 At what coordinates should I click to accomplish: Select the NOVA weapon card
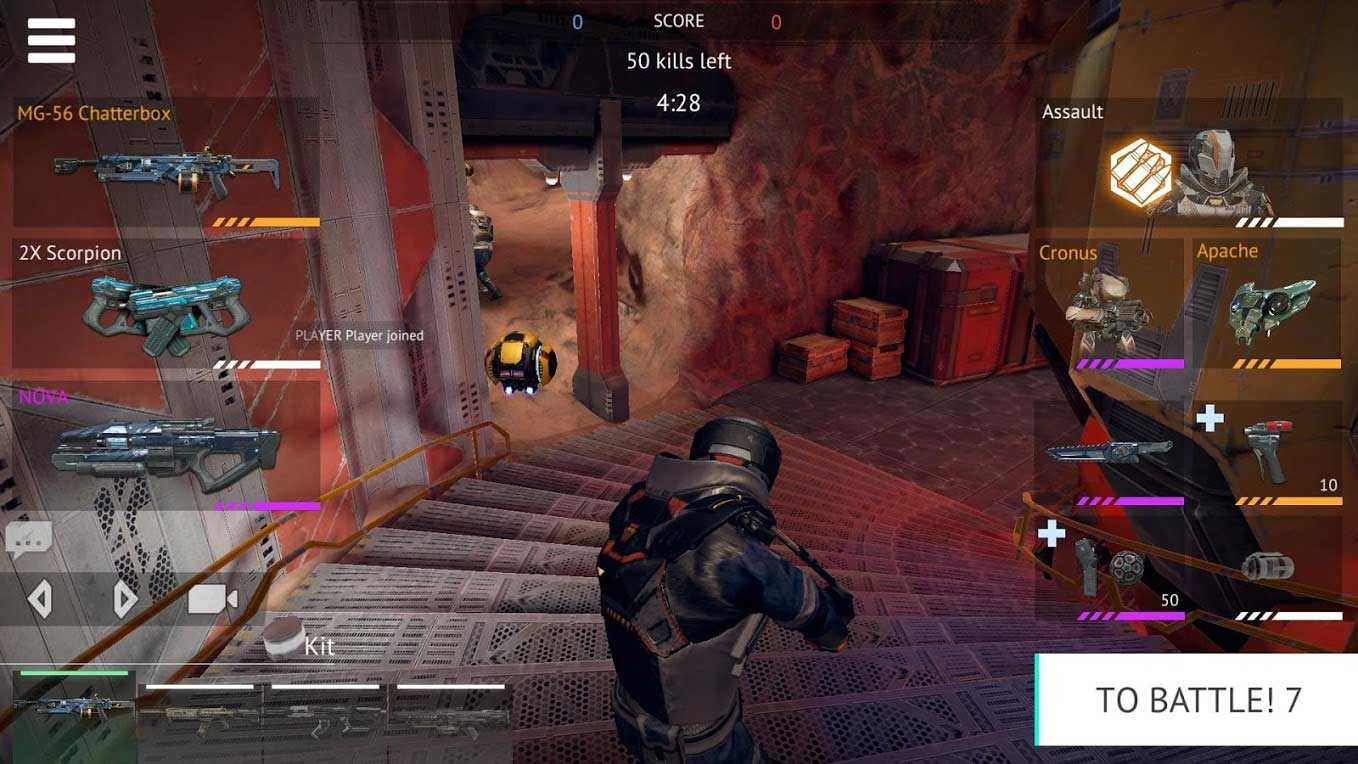[x=166, y=447]
